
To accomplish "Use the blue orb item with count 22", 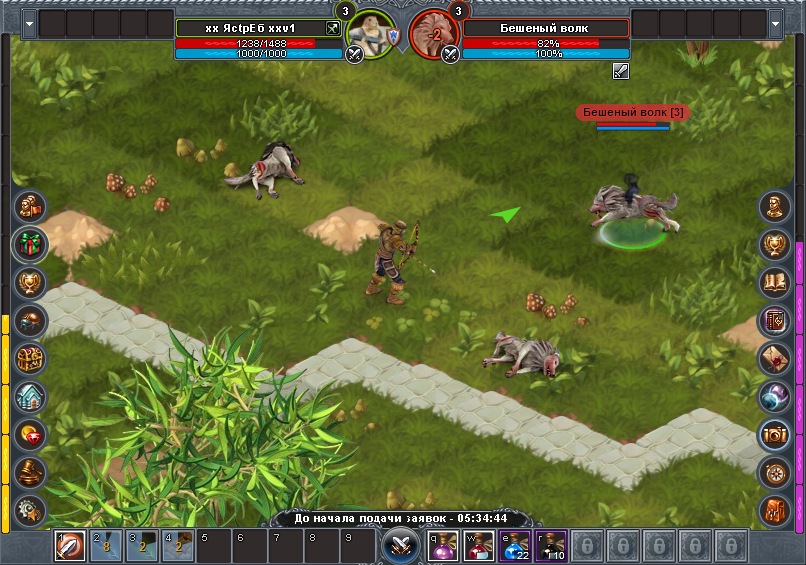I will click(514, 546).
